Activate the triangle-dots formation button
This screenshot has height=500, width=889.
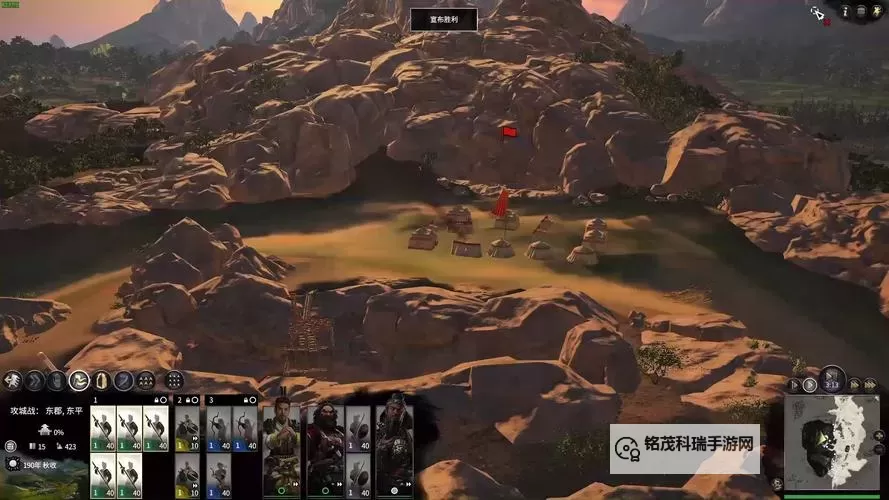pyautogui.click(x=146, y=380)
